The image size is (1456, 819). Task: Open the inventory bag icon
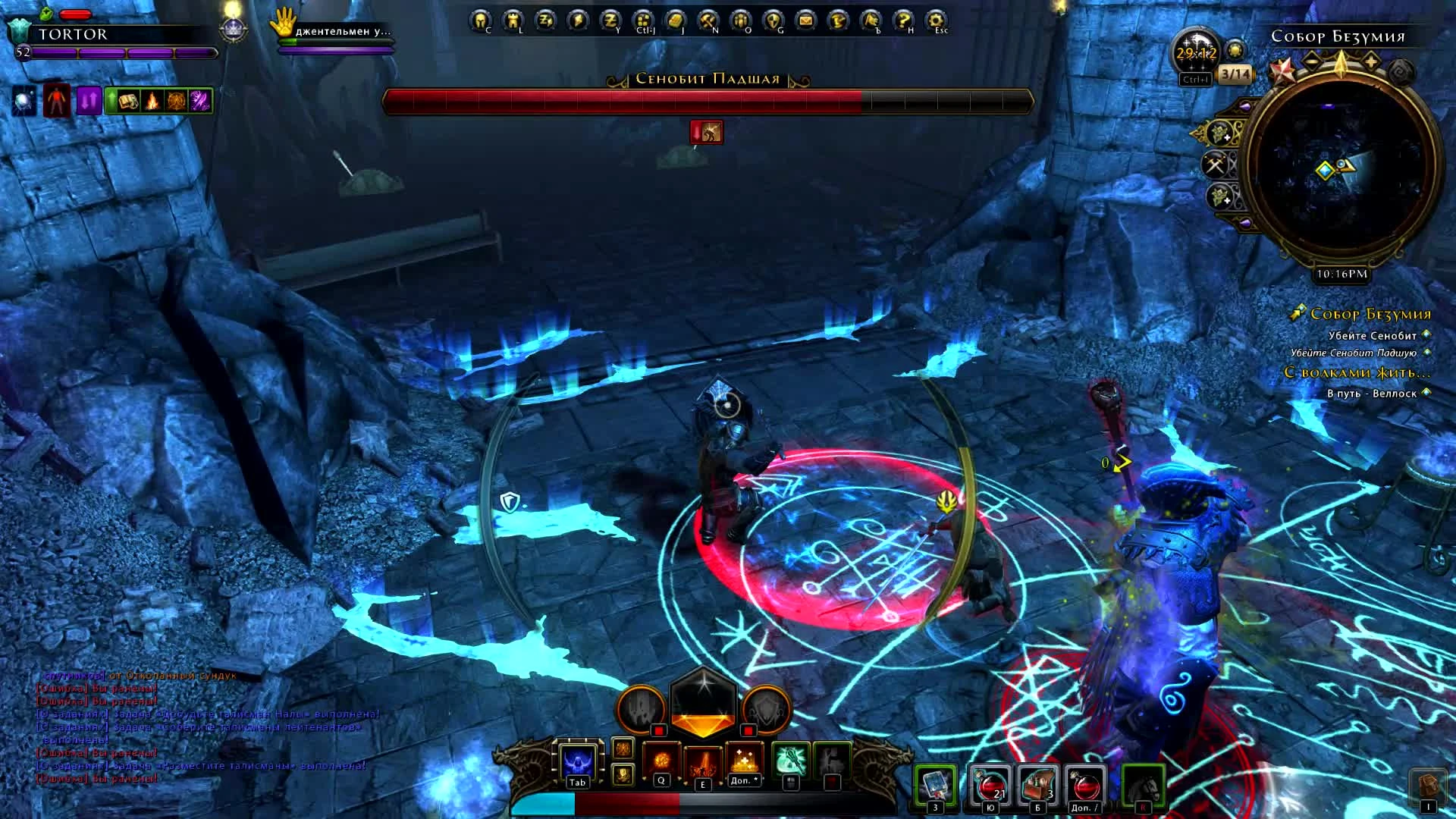click(x=676, y=19)
